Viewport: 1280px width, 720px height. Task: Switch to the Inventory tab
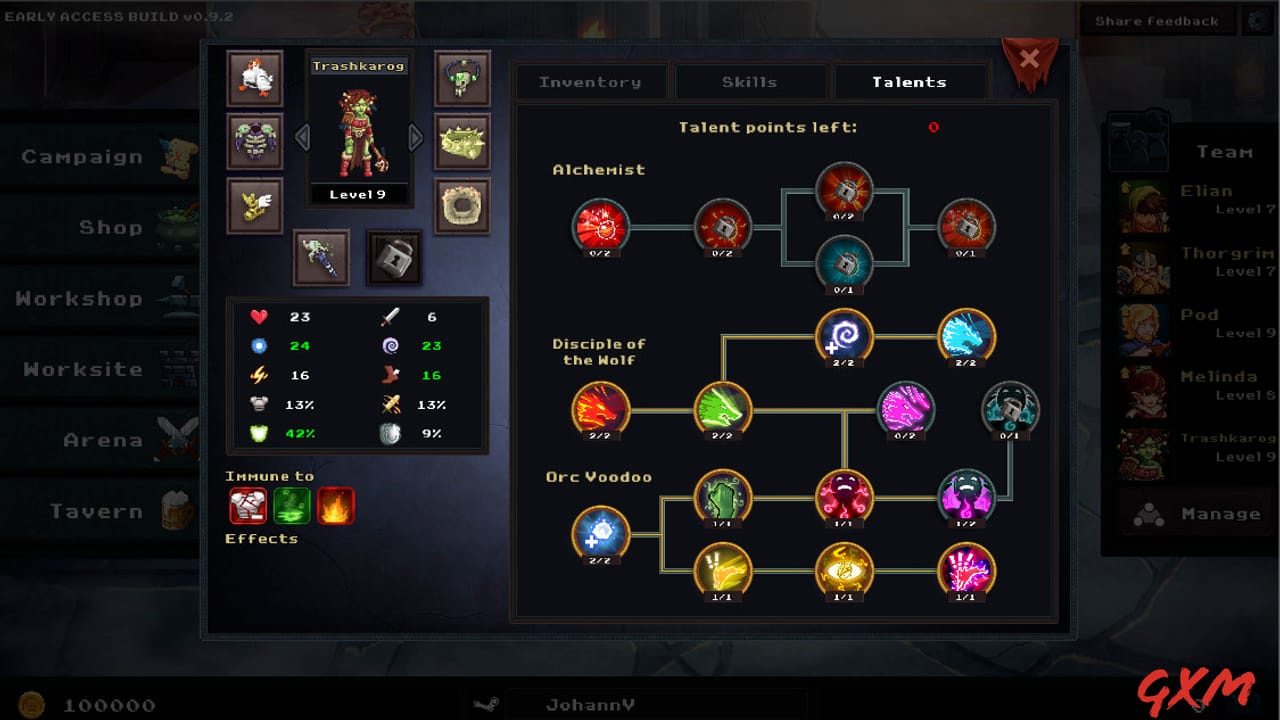(591, 81)
